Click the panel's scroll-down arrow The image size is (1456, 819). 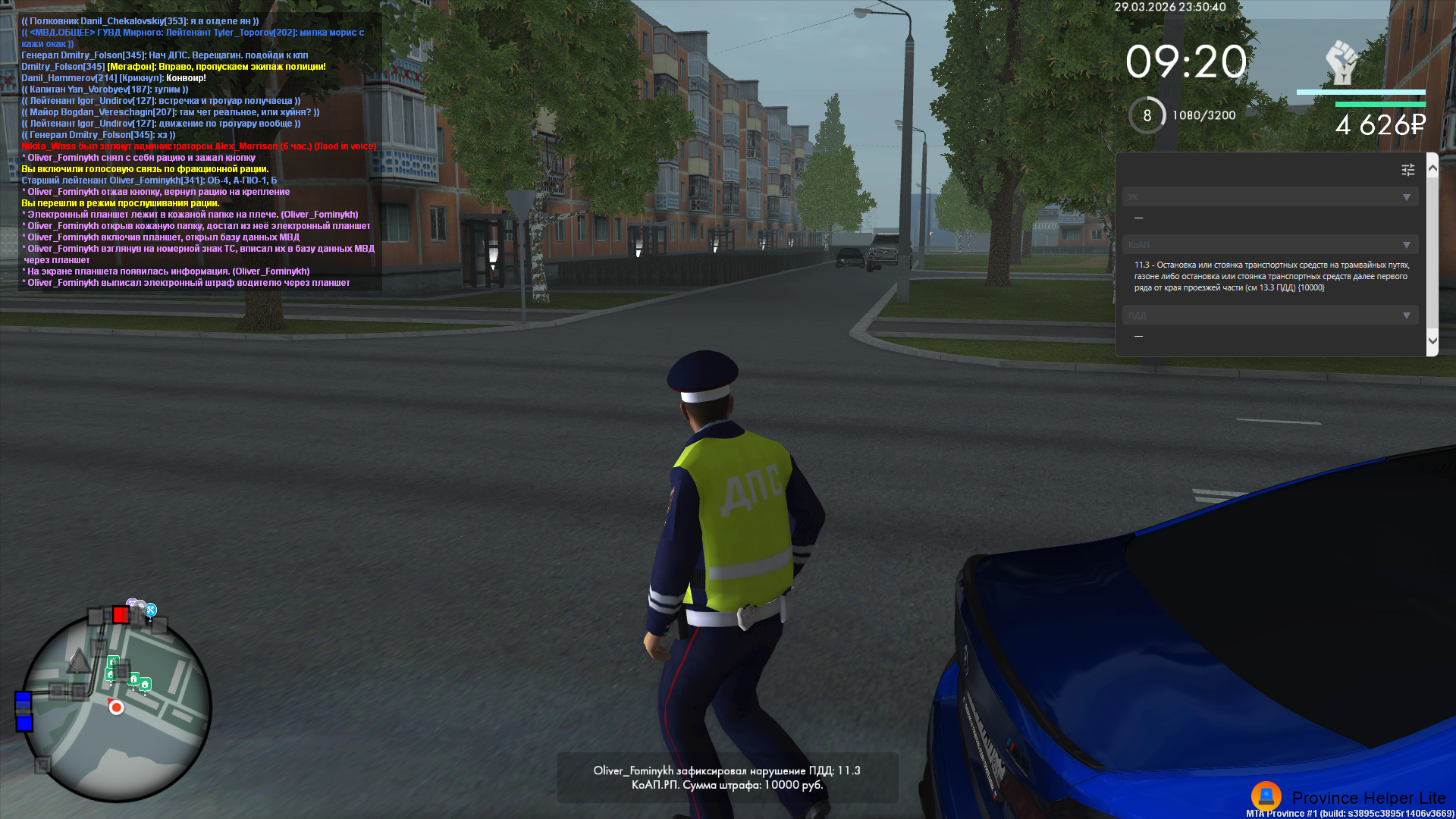pos(1432,340)
